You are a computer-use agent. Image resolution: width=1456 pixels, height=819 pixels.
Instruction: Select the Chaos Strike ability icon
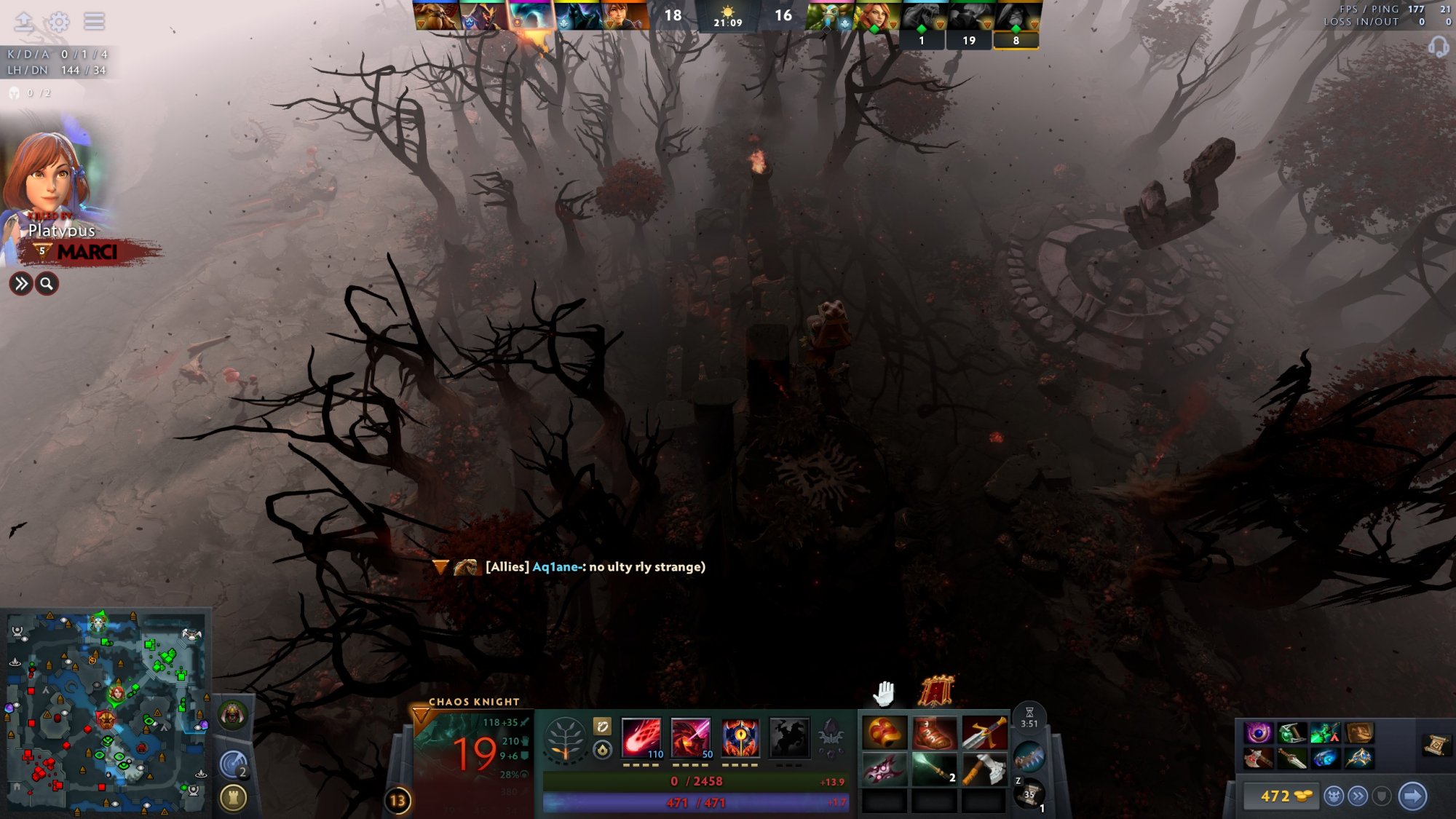(x=740, y=737)
